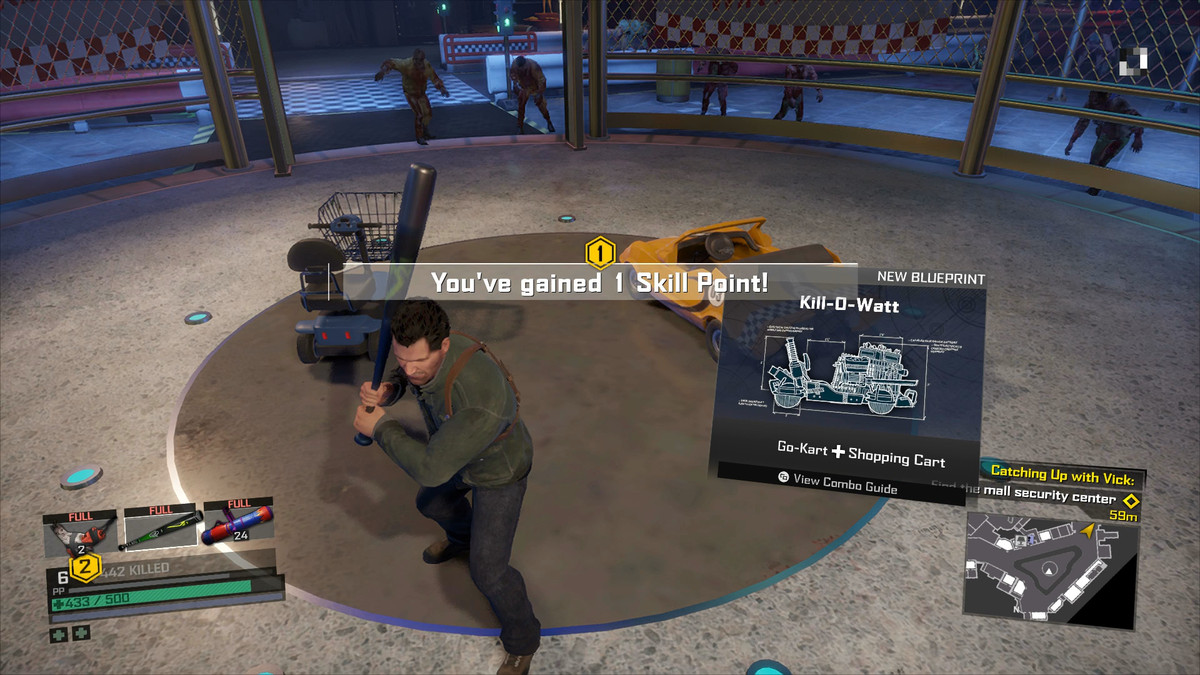Click the Kill-O-Watt blueprint diagram

click(846, 375)
